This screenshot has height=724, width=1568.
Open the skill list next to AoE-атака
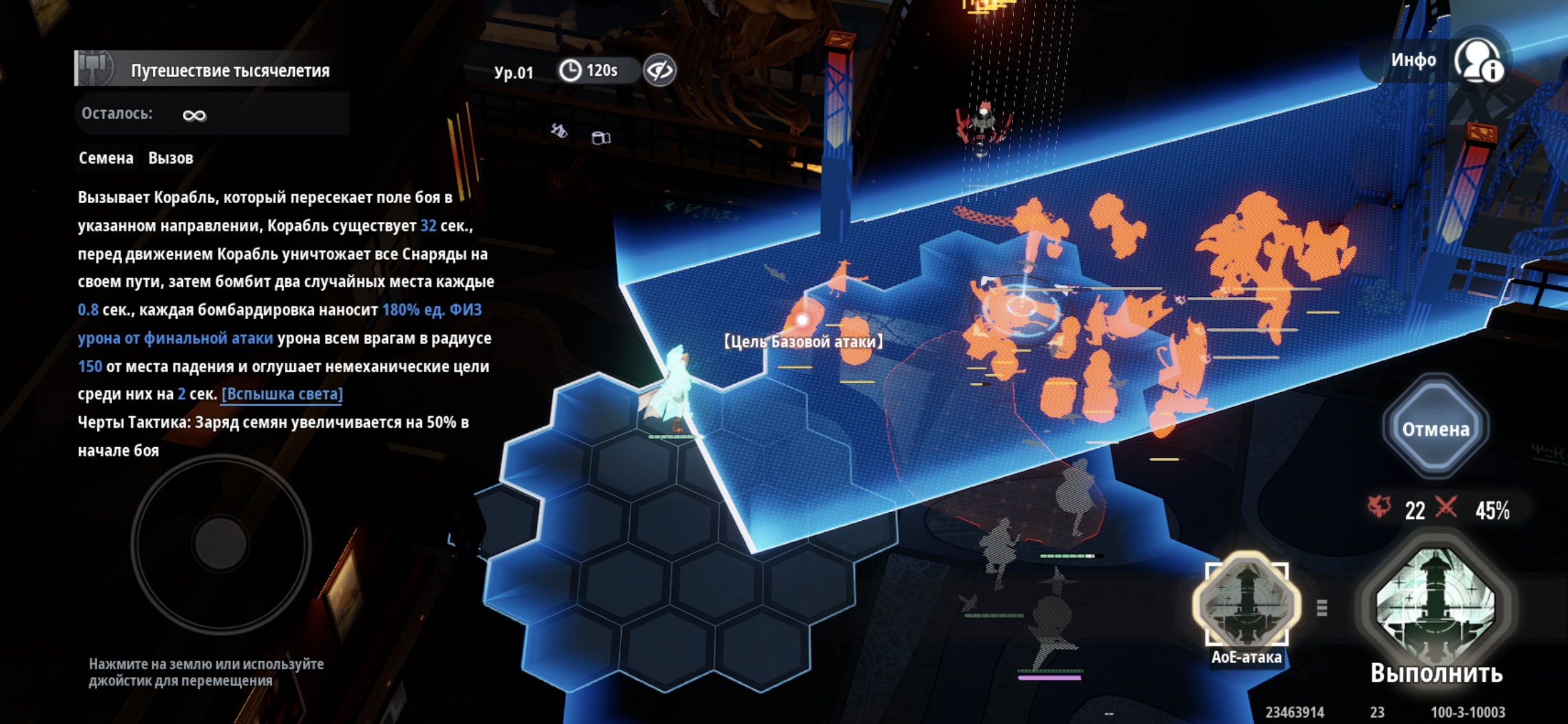(1322, 608)
